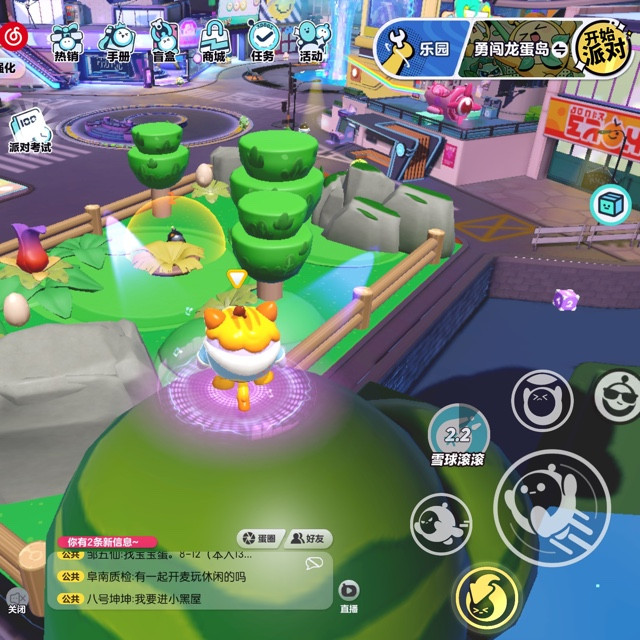Tap the blue cube icon

(x=609, y=205)
